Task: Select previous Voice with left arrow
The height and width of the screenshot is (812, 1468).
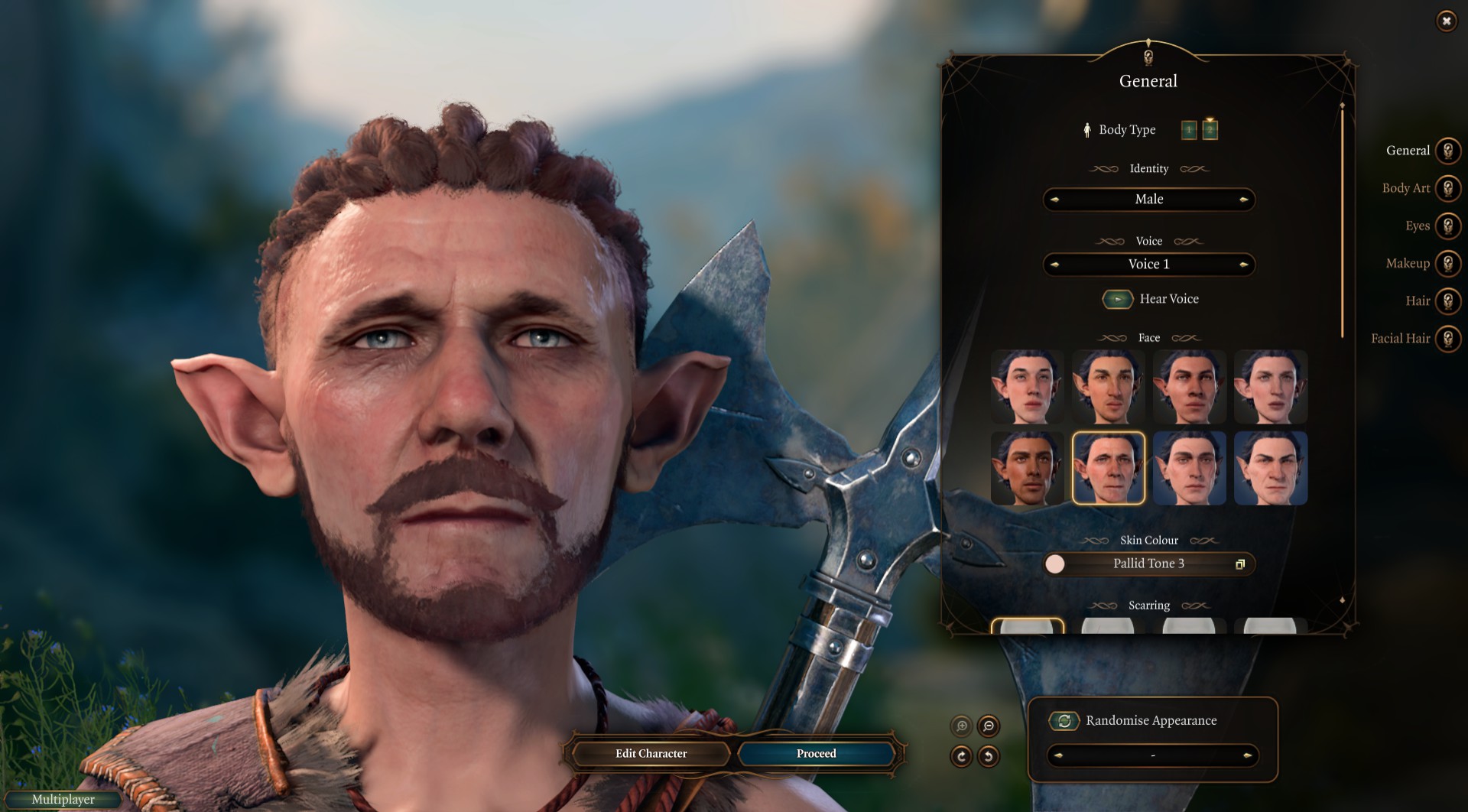Action: tap(1055, 265)
